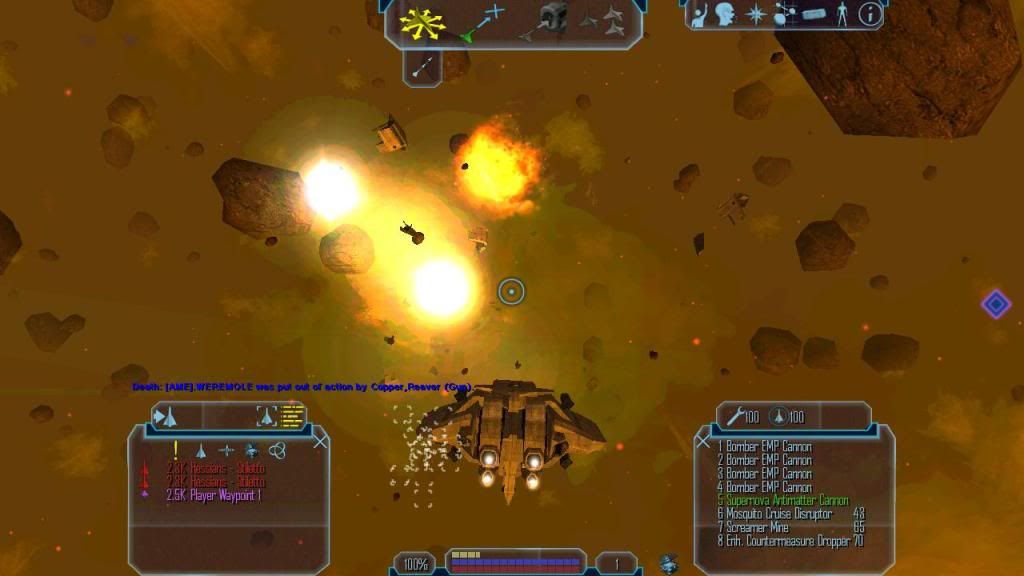
Task: Filter contacts using the interlocked-rings icon
Action: coord(278,451)
